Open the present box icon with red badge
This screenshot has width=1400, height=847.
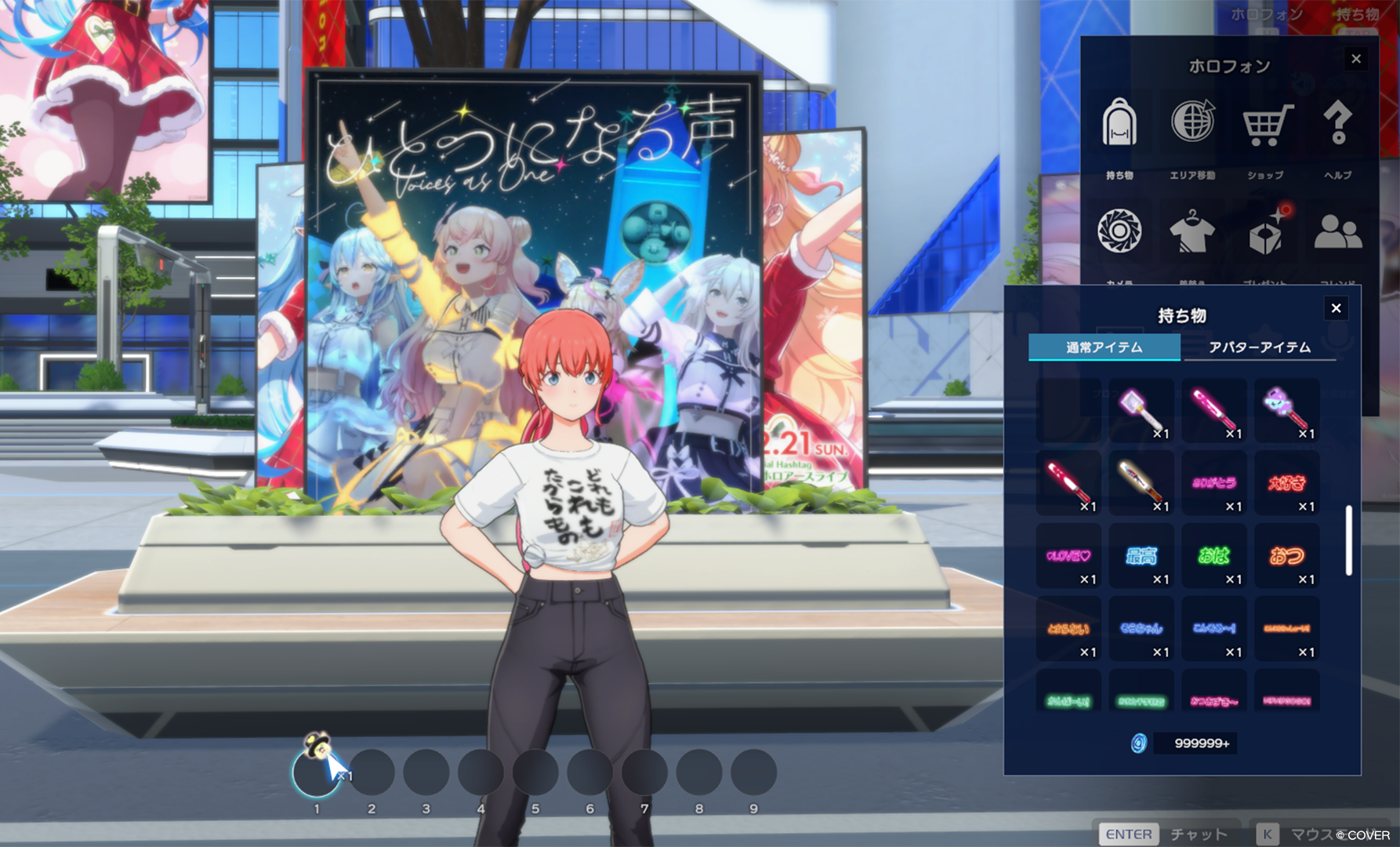[x=1267, y=233]
